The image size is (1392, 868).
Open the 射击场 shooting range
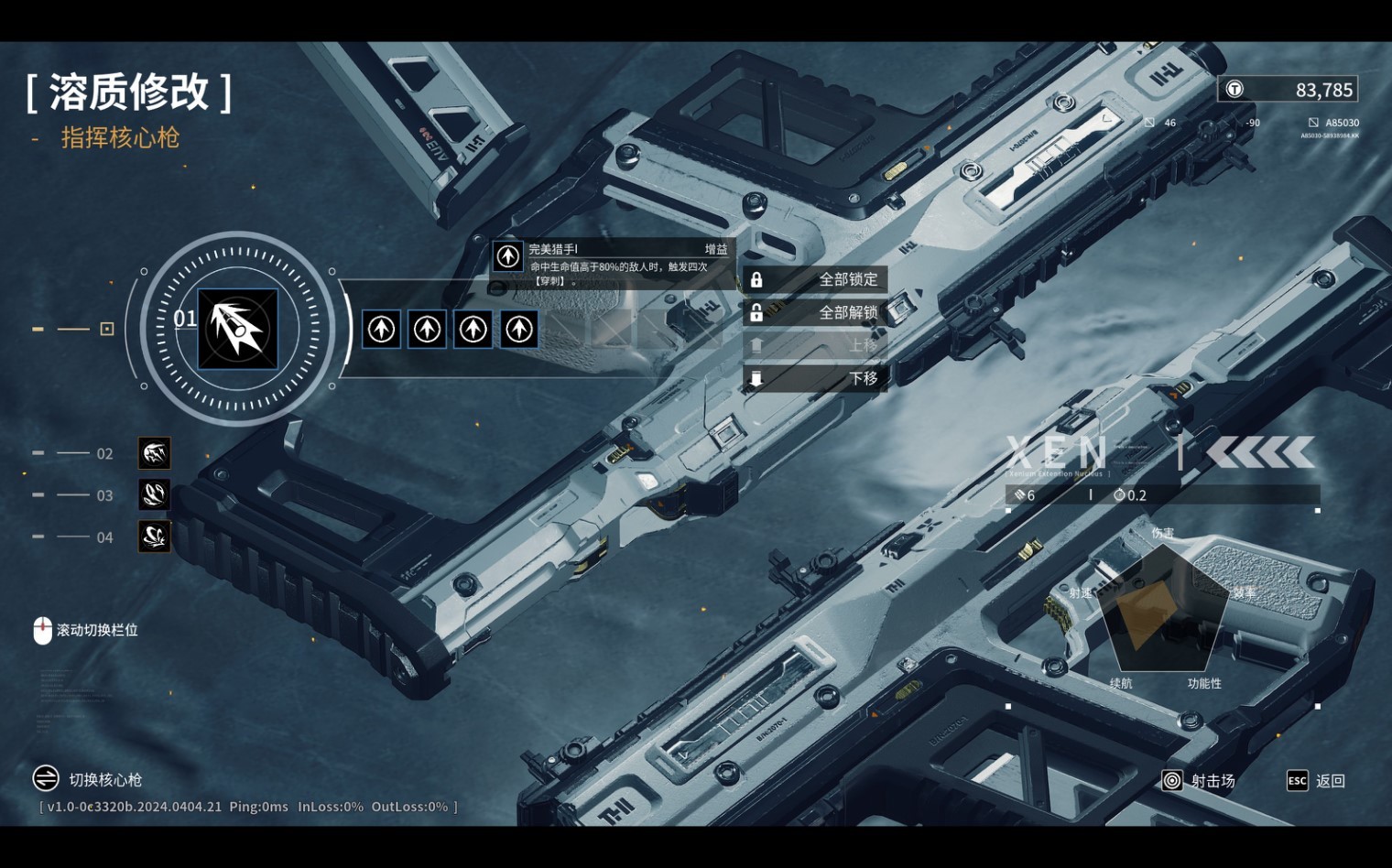coord(1199,781)
